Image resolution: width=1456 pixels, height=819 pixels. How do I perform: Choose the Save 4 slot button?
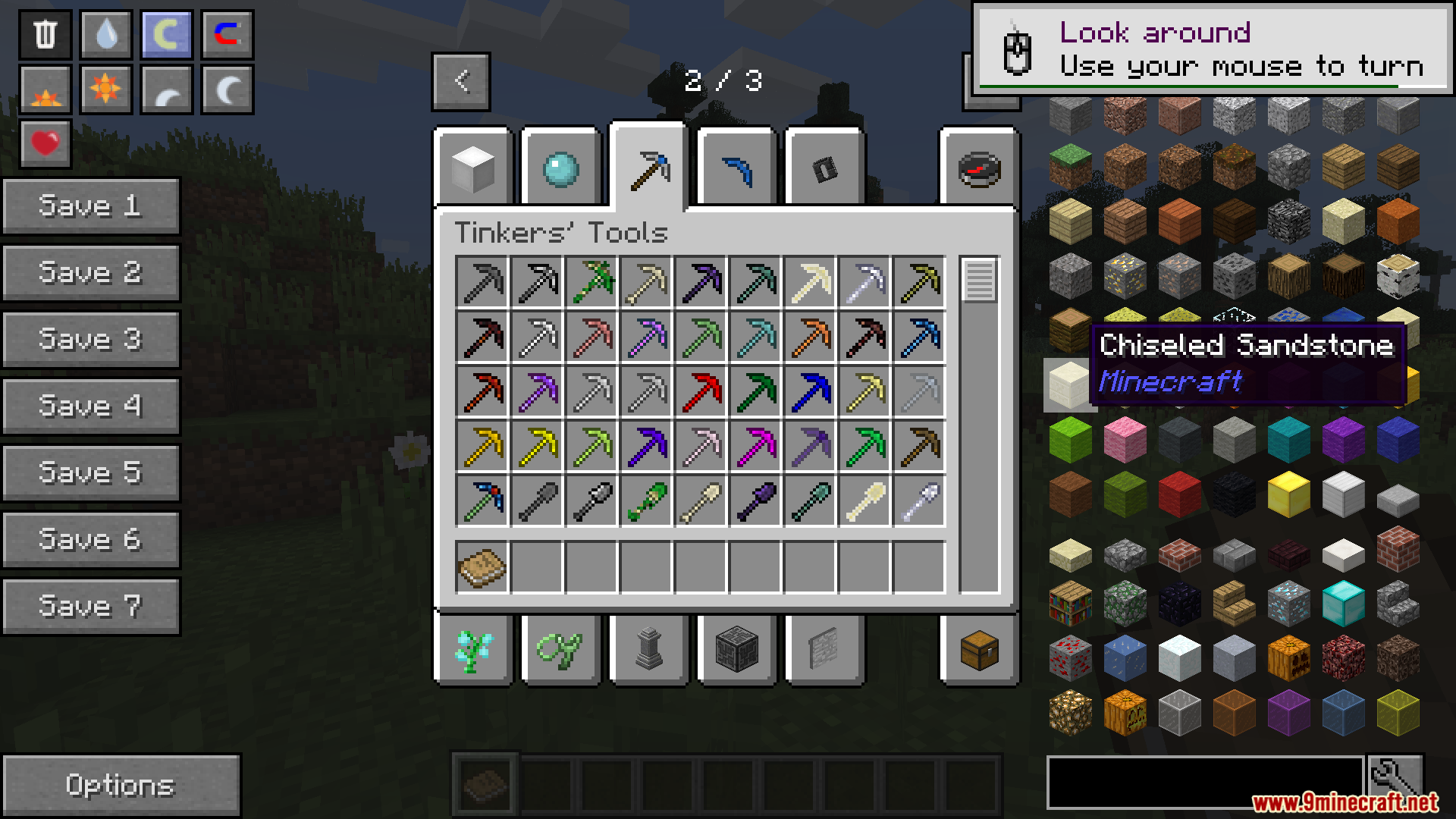(x=91, y=406)
